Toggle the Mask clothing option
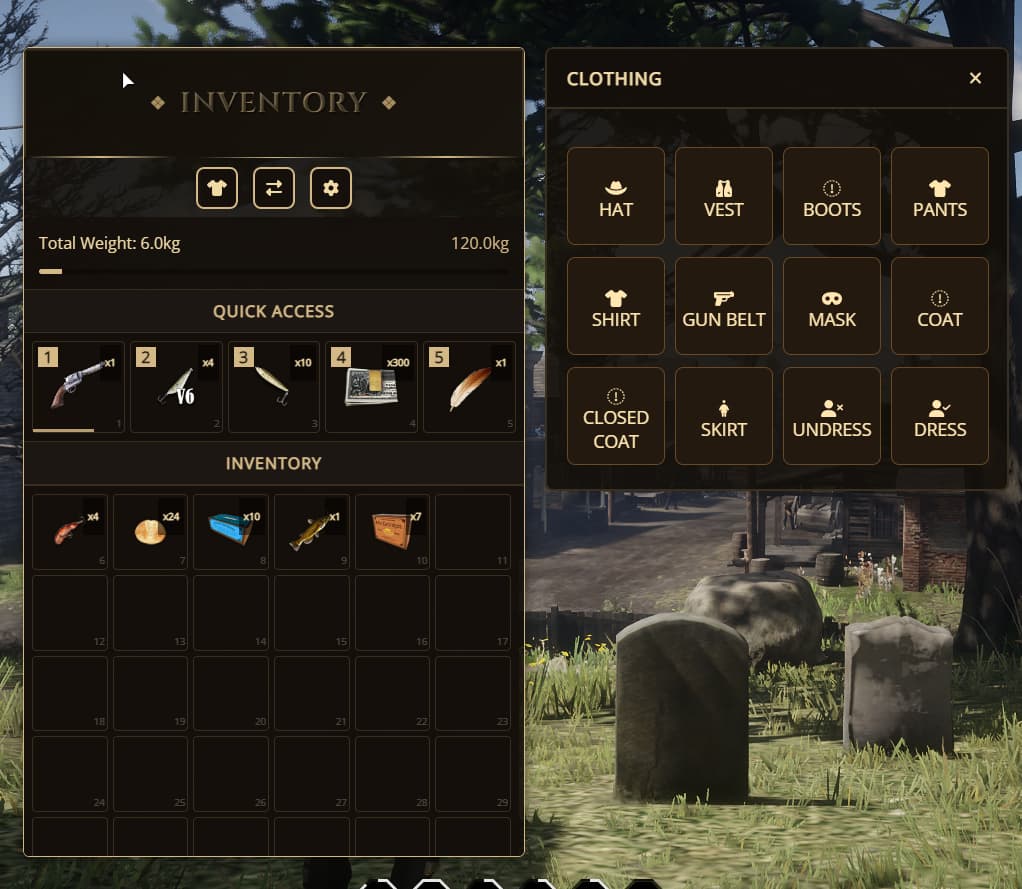The image size is (1022, 889). tap(832, 306)
